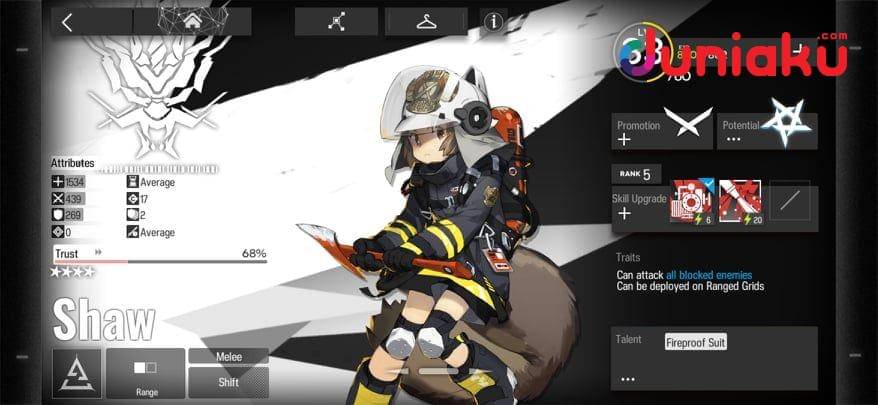The width and height of the screenshot is (878, 405).
Task: Show operator info with the i icon
Action: click(493, 22)
